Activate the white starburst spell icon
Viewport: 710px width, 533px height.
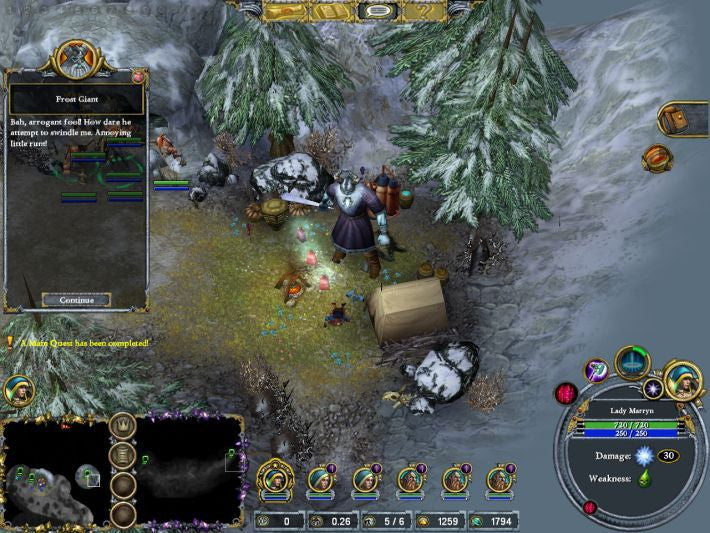point(653,387)
